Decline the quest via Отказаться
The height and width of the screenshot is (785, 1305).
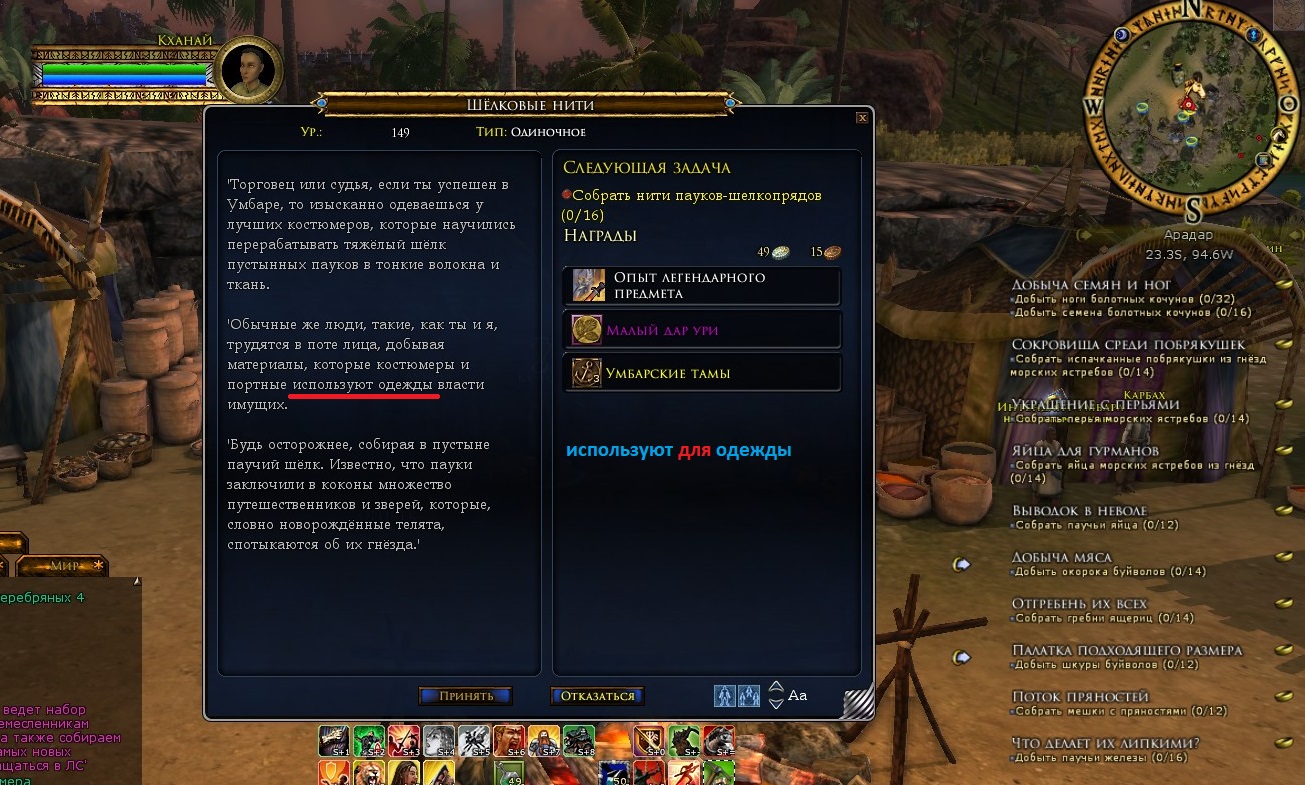click(x=597, y=696)
